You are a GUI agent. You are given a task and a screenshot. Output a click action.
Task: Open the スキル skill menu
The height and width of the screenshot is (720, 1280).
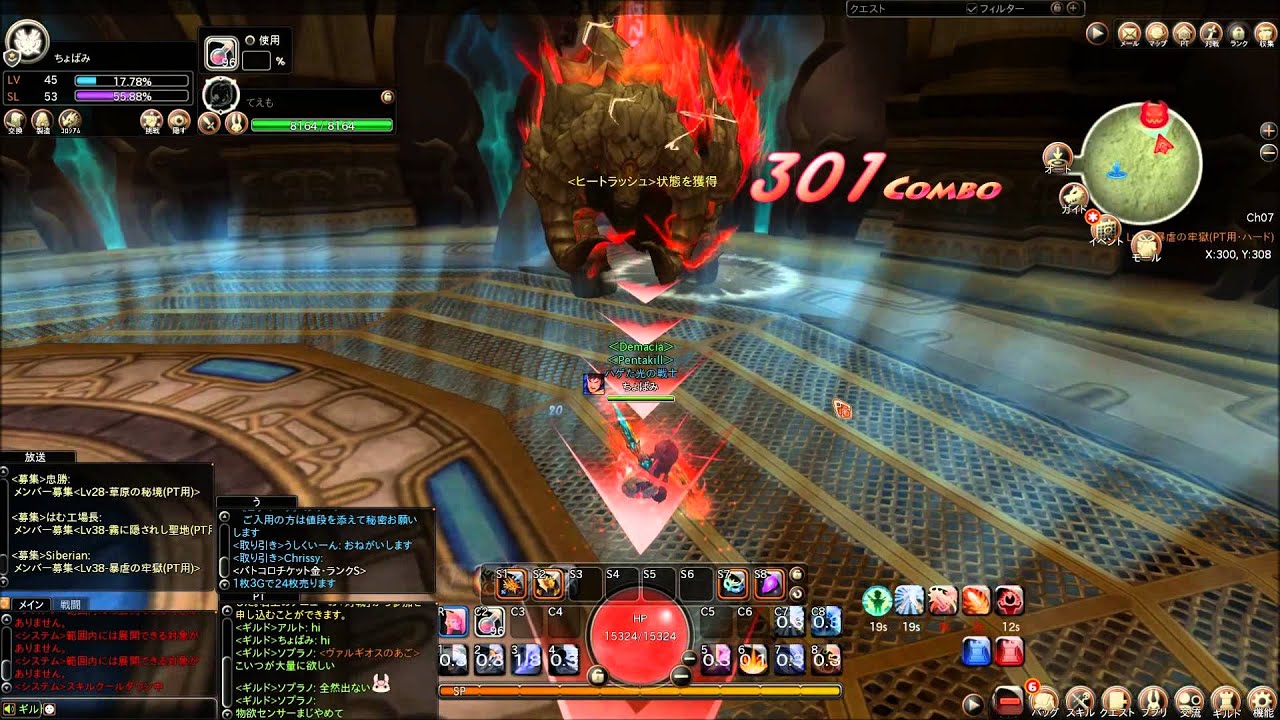pyautogui.click(x=1081, y=699)
